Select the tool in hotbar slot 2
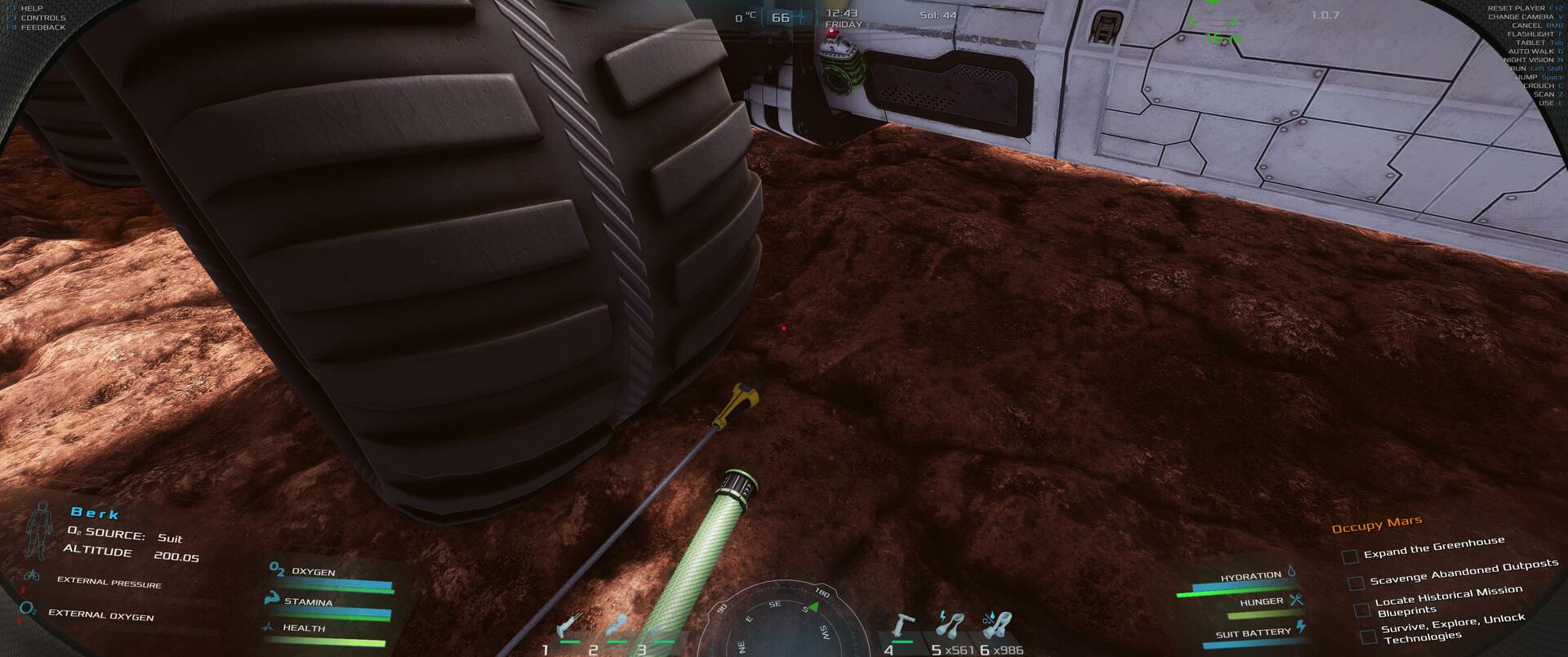 (617, 628)
